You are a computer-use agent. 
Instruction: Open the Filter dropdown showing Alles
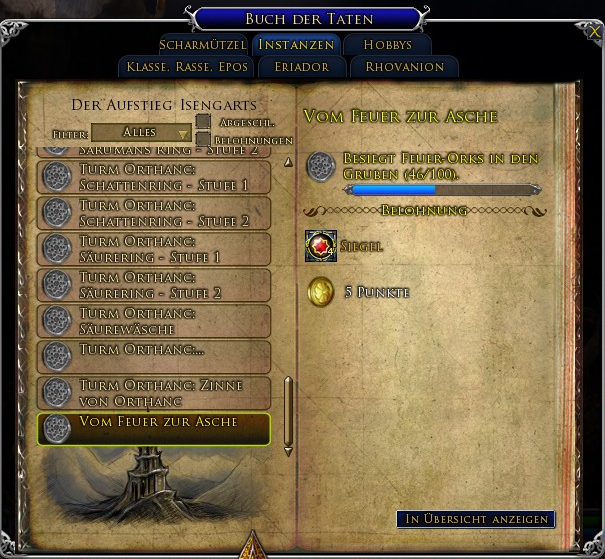click(141, 132)
